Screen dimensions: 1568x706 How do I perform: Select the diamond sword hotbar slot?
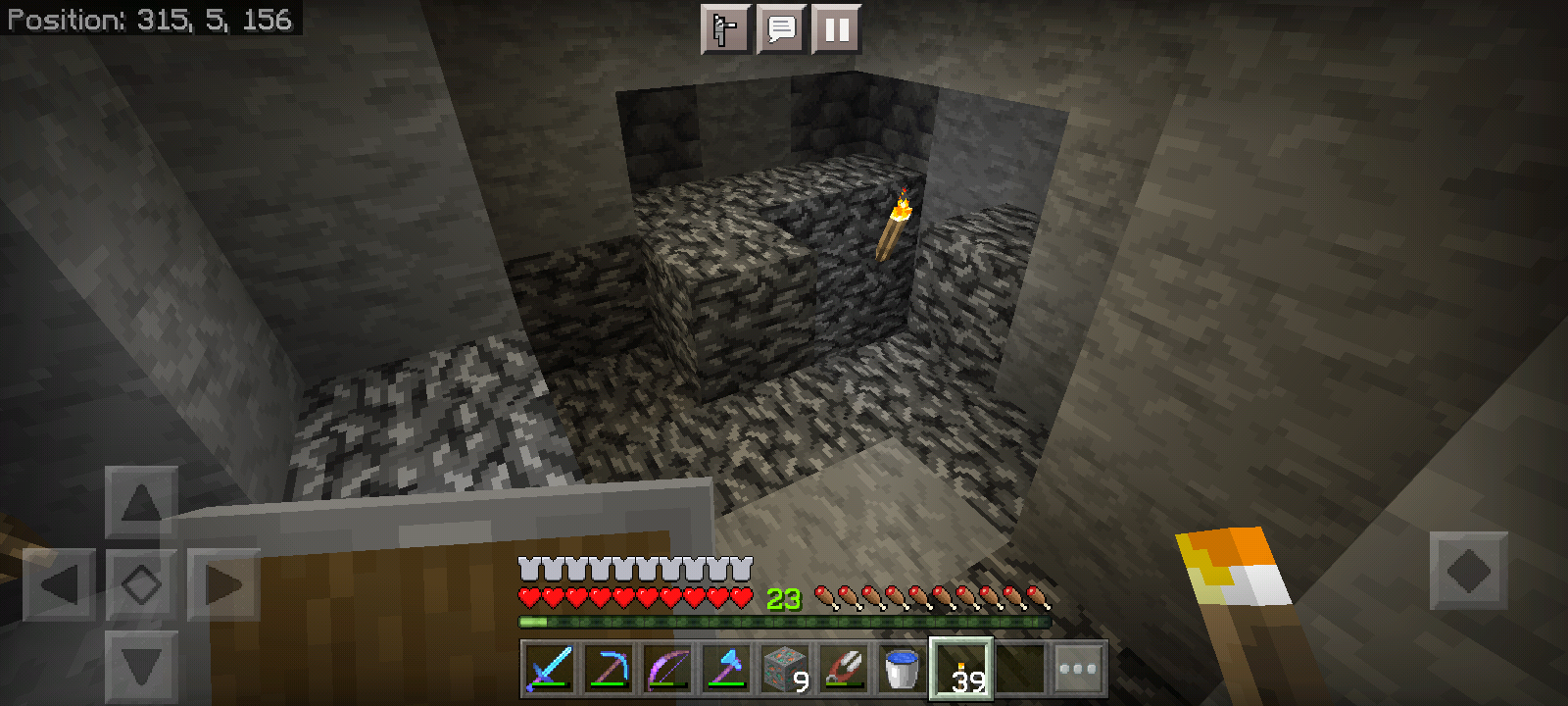coord(549,670)
